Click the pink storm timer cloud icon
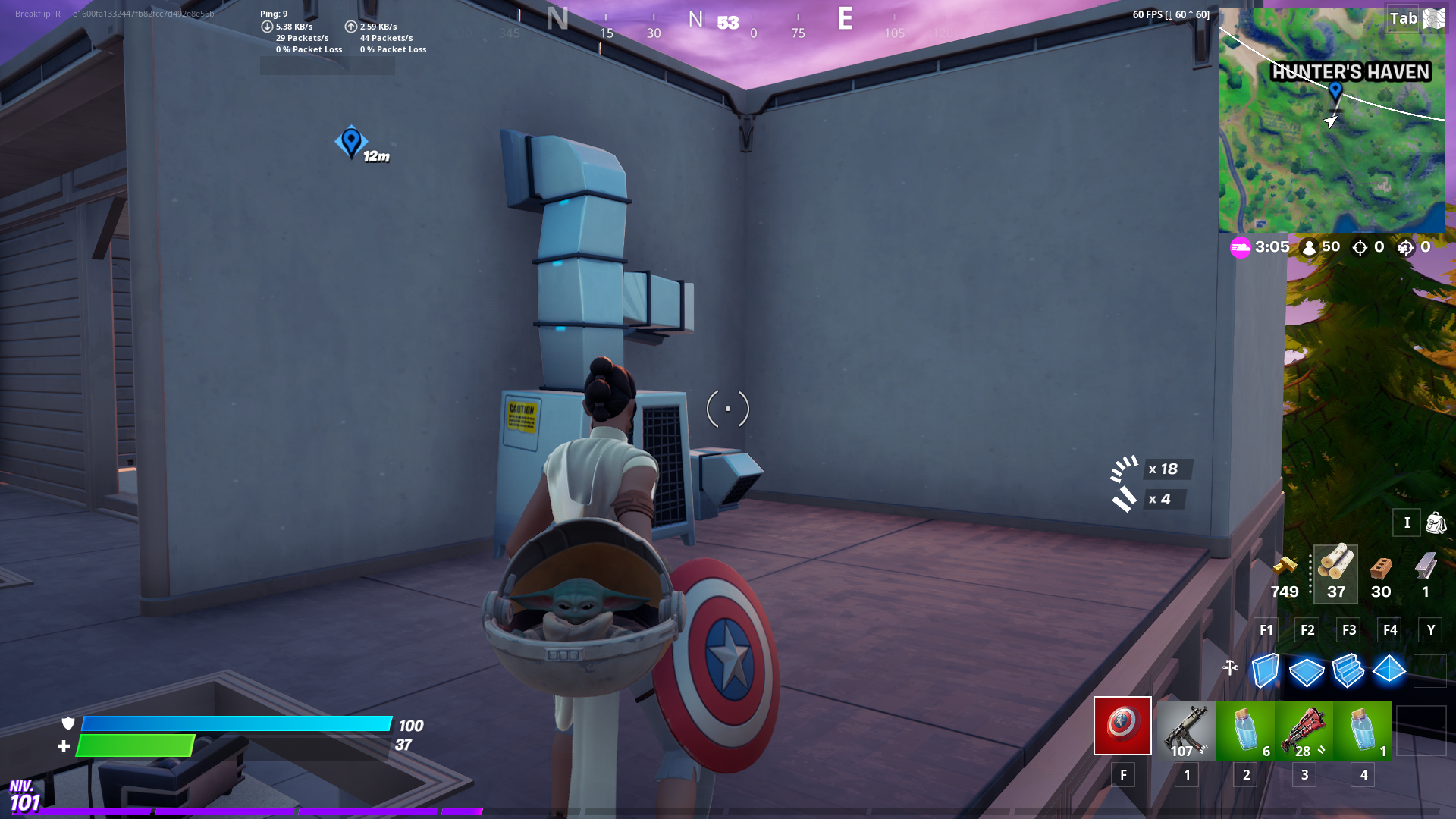1456x819 pixels. click(1242, 246)
